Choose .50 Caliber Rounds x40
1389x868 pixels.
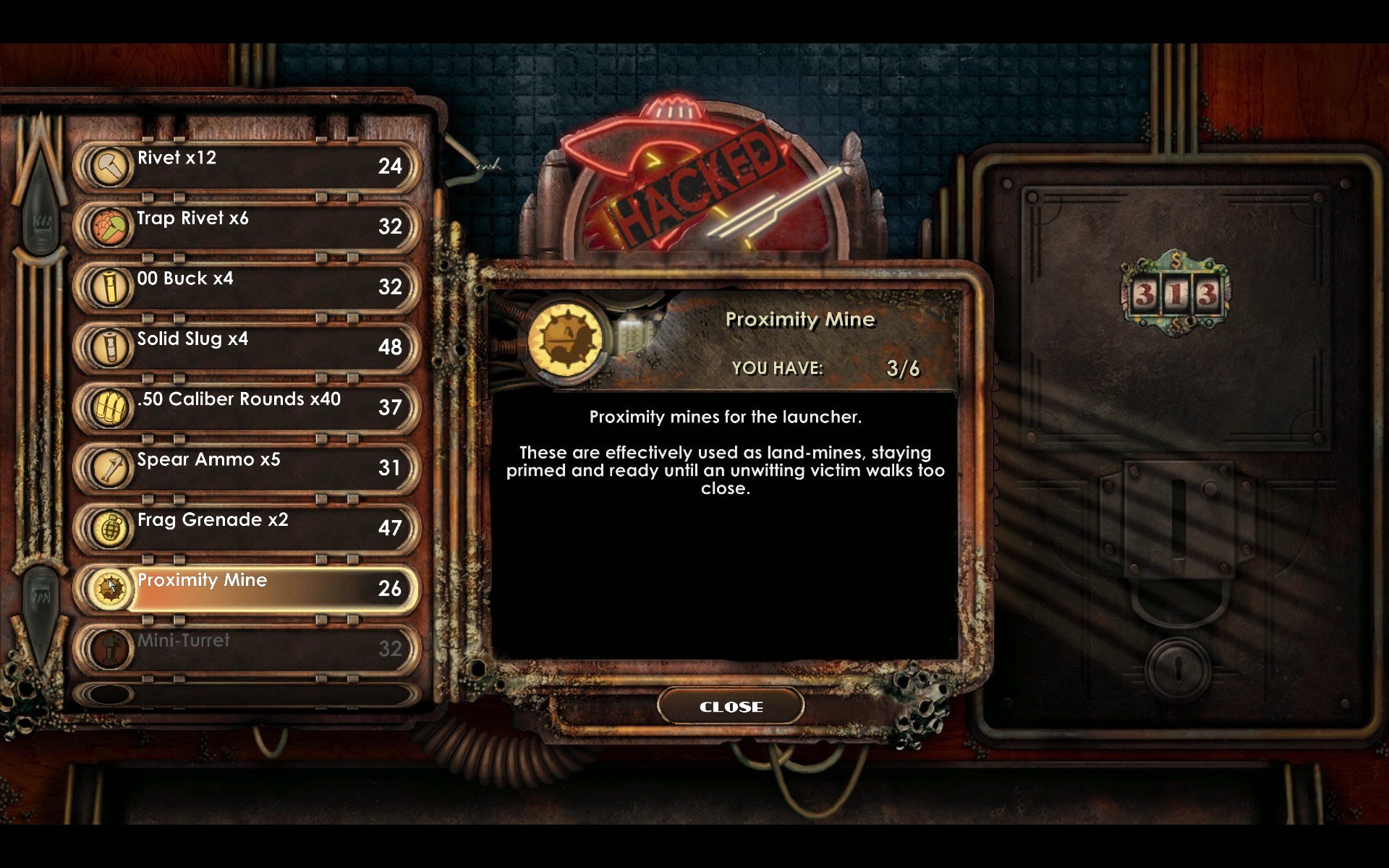tap(246, 407)
